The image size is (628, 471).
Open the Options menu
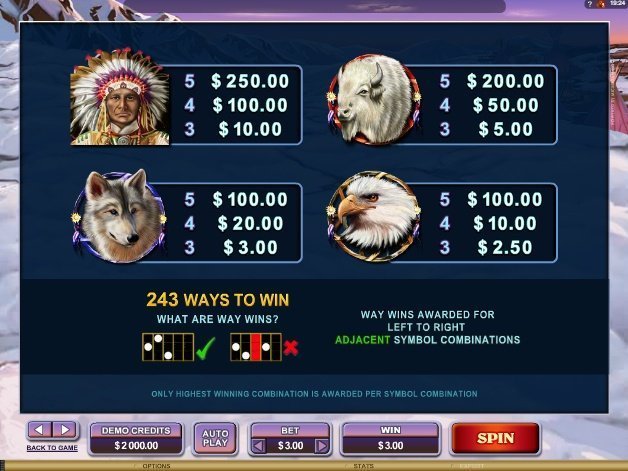click(156, 466)
